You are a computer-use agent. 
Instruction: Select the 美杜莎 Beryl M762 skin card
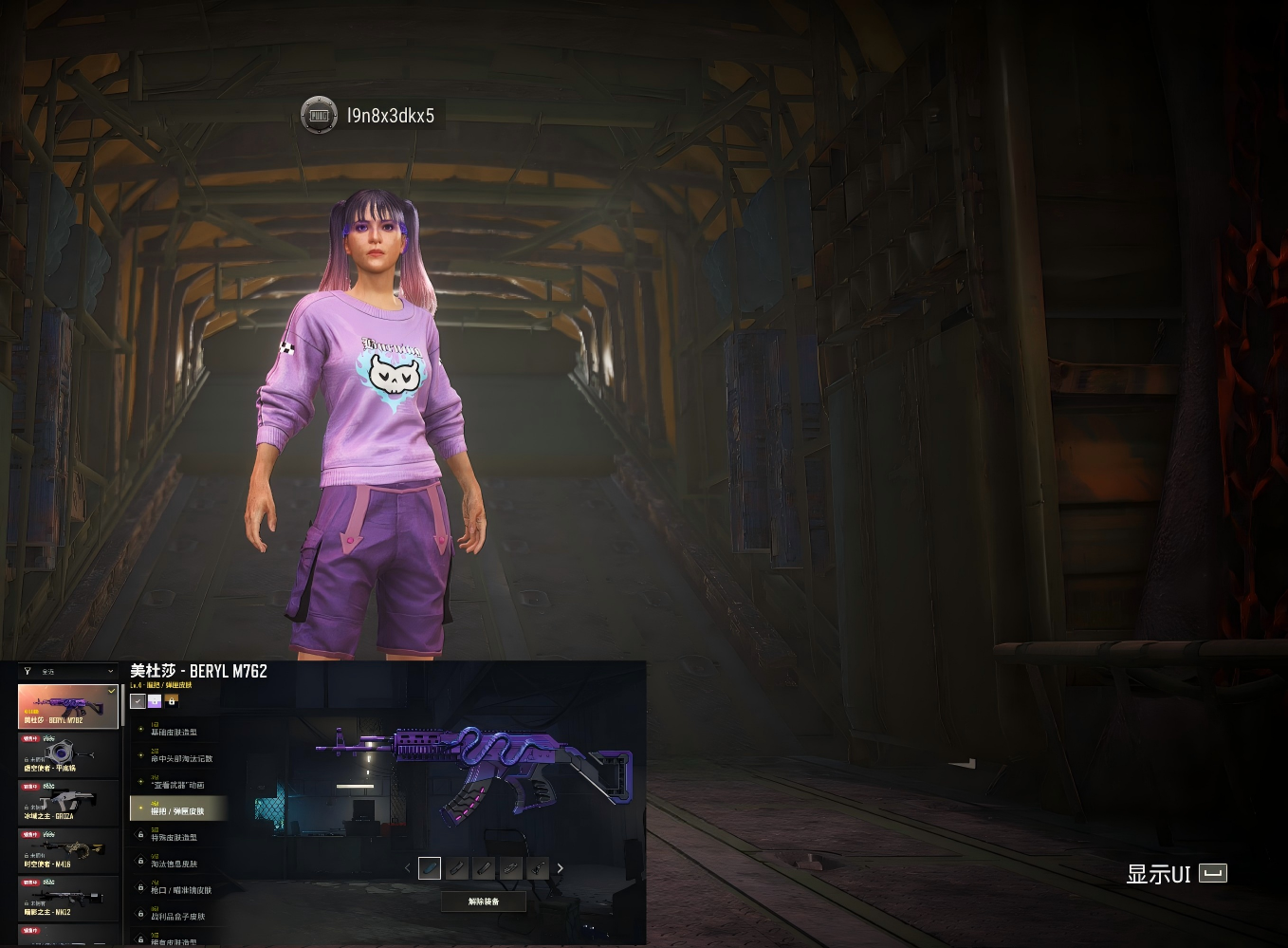[68, 707]
